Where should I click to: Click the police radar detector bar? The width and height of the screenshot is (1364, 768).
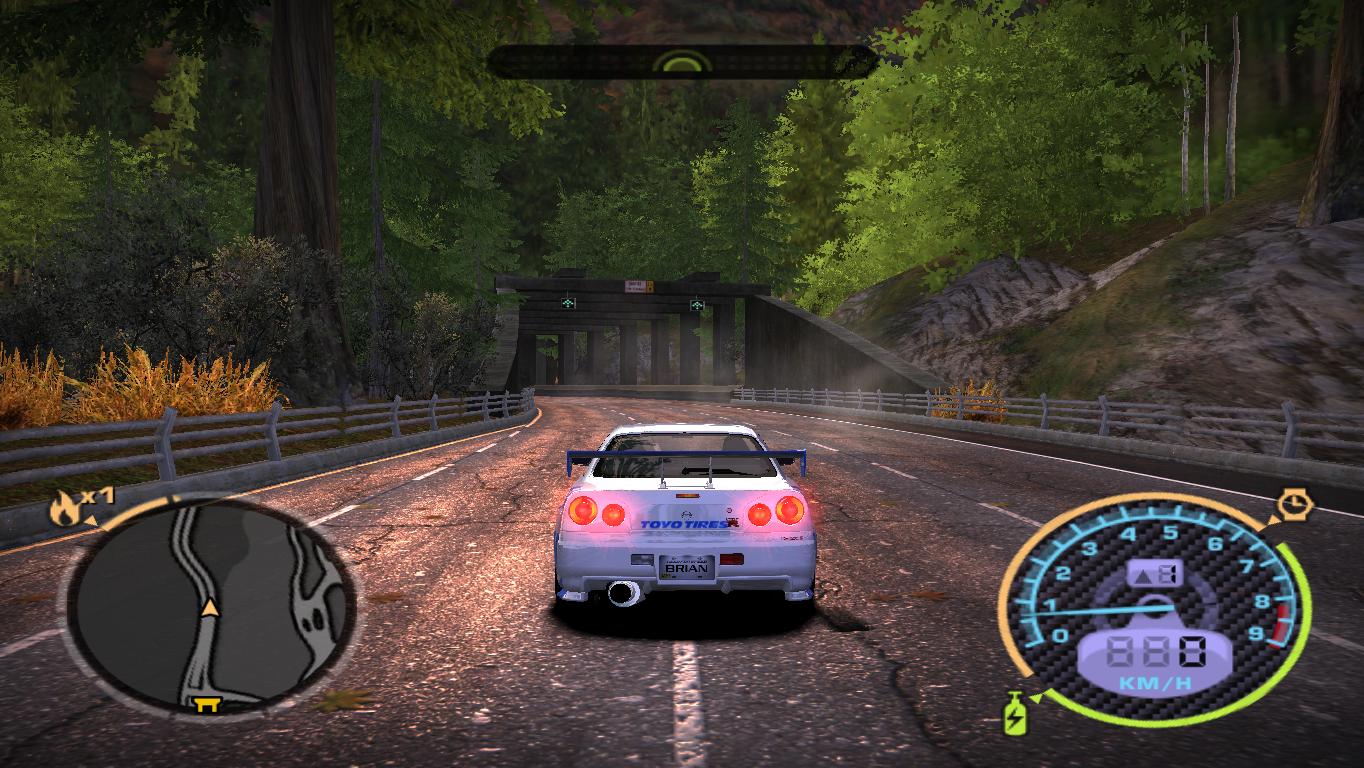682,62
